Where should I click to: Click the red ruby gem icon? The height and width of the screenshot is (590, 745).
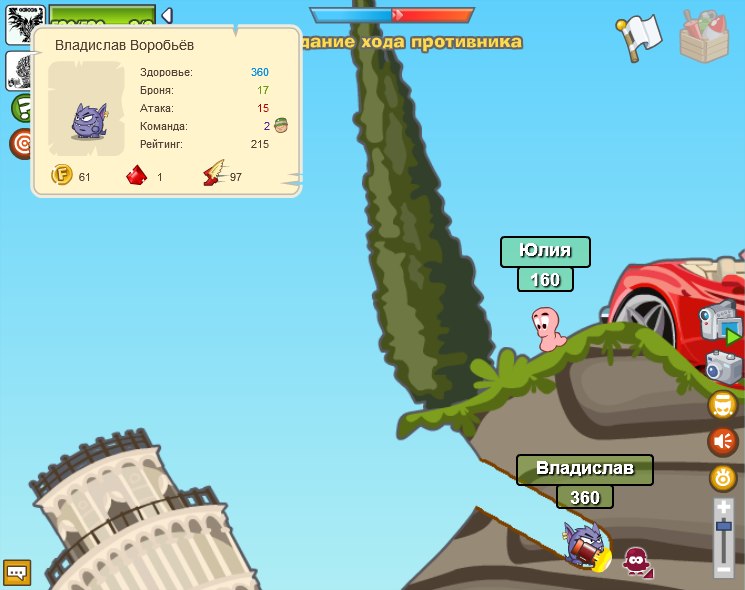click(x=137, y=176)
